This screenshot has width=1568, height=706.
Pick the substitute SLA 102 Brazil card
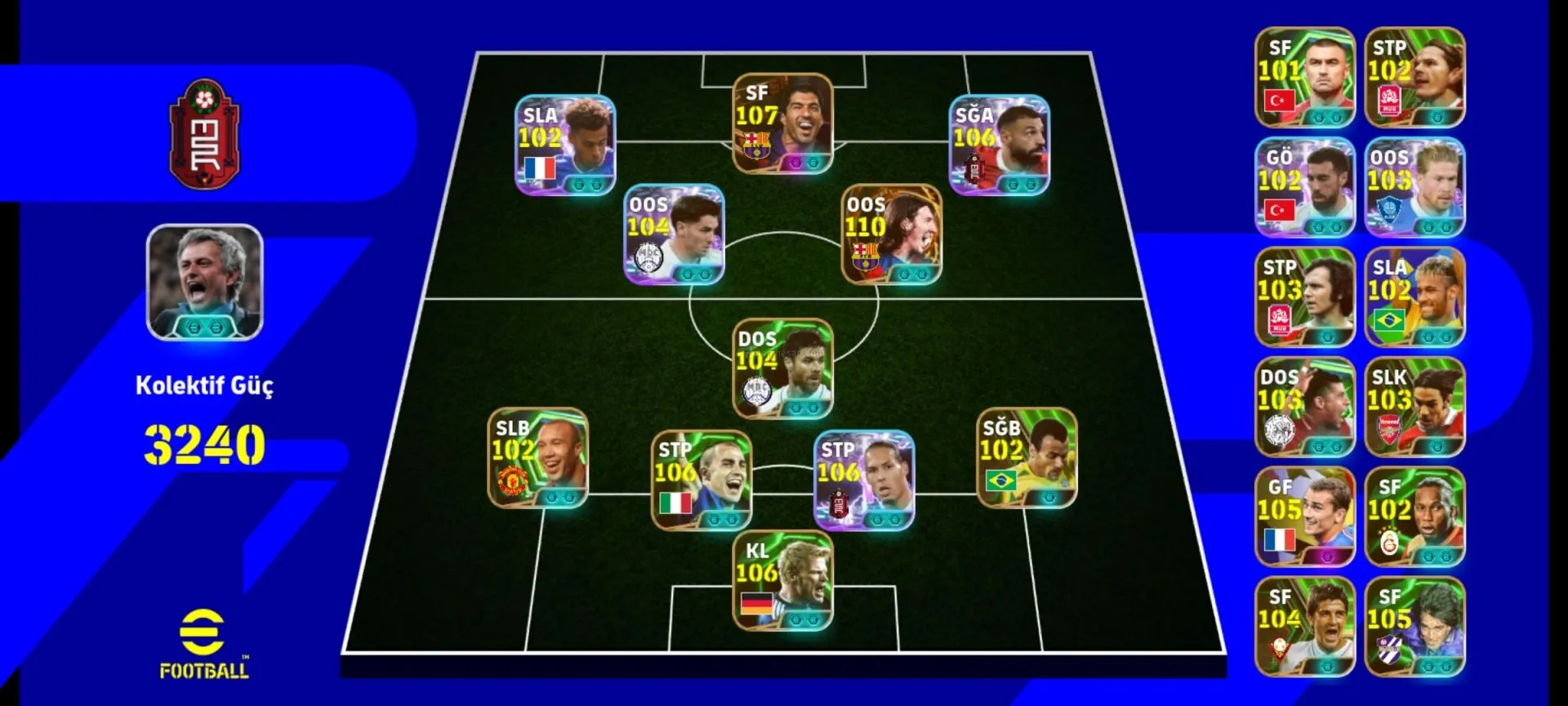pyautogui.click(x=1414, y=297)
